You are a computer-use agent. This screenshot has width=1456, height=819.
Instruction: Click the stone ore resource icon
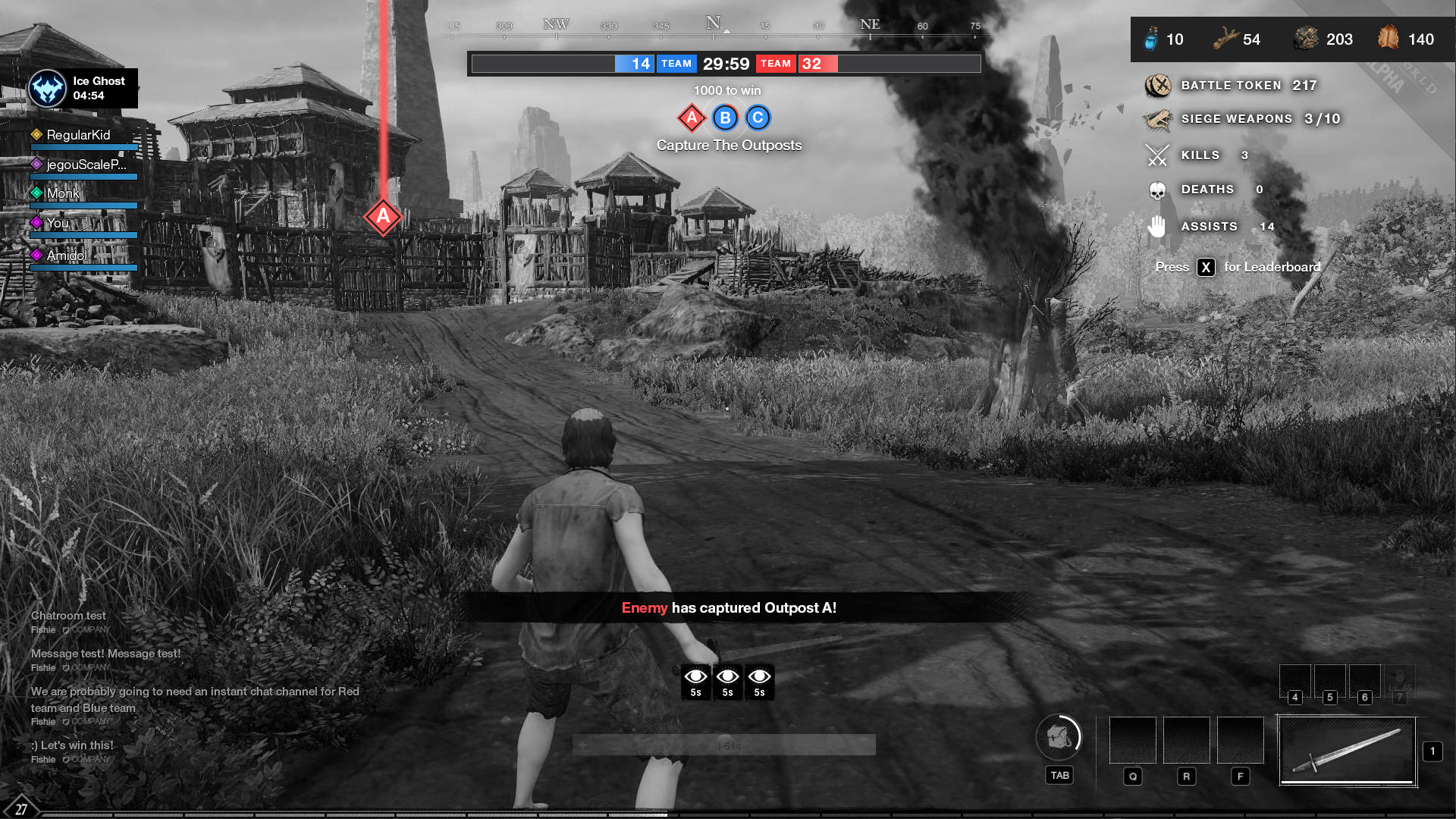(1306, 39)
